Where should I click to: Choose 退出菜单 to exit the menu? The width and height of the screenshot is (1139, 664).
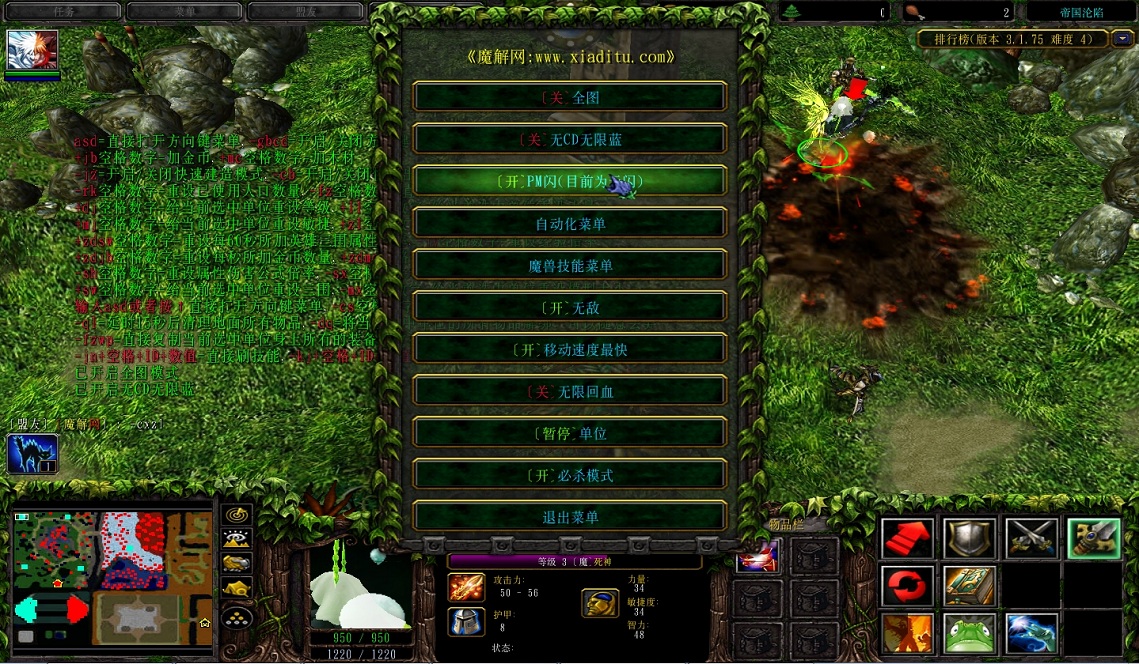(570, 517)
